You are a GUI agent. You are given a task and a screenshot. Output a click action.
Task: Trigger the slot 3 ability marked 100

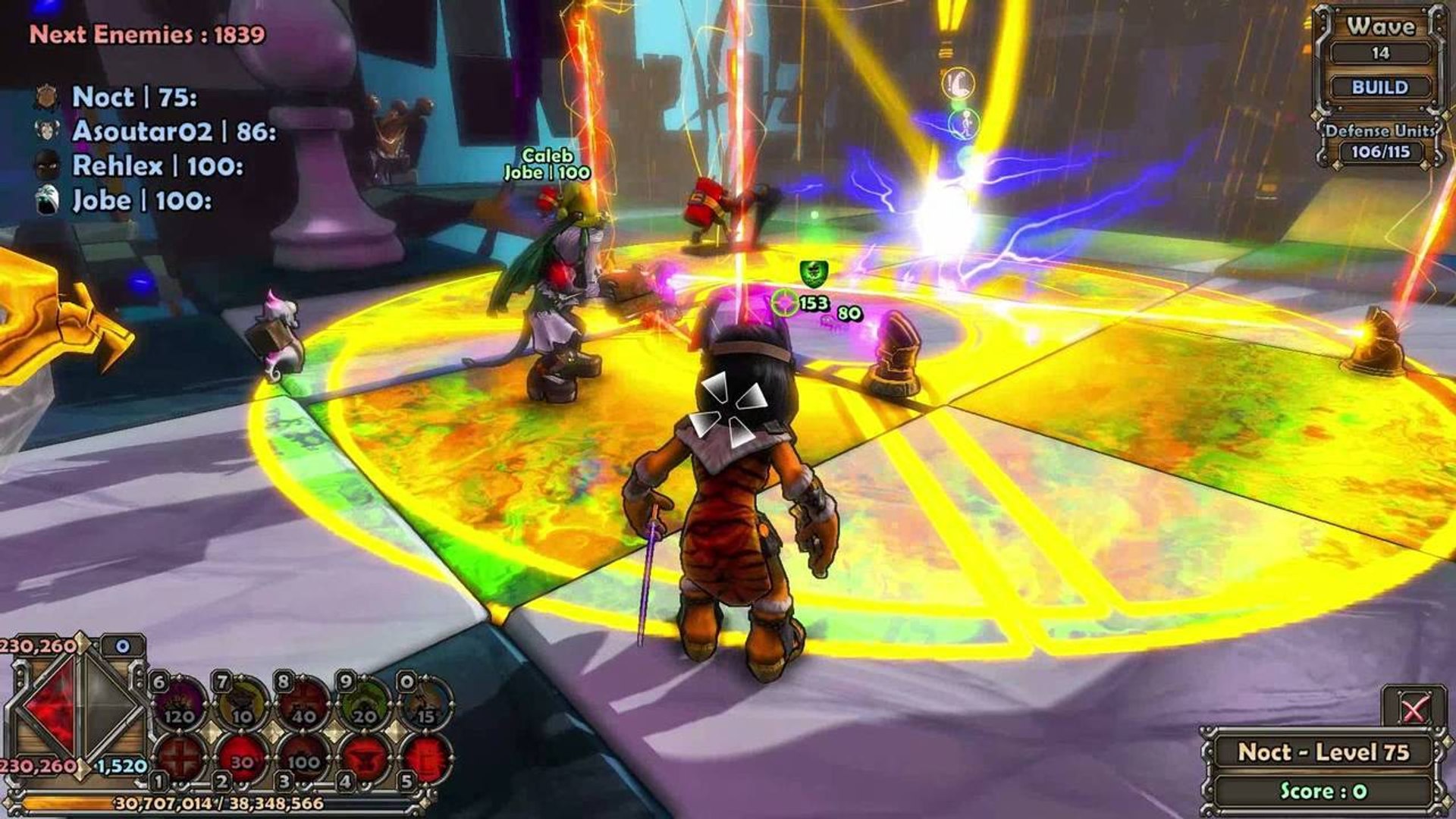tap(304, 758)
